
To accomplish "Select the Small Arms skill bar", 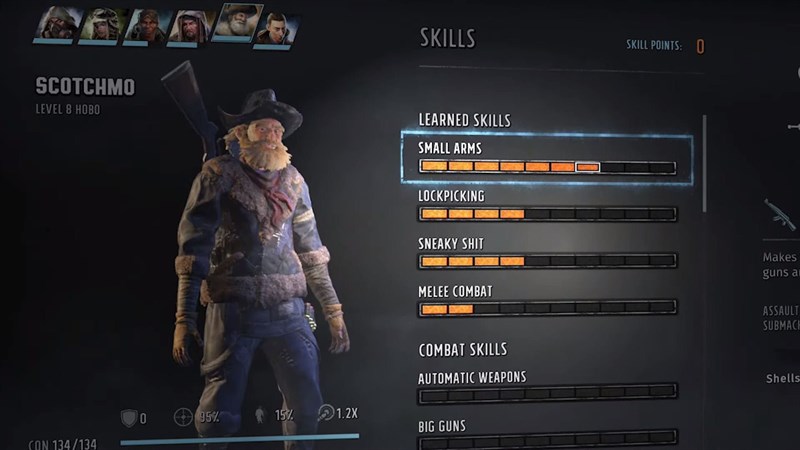I will click(x=547, y=166).
